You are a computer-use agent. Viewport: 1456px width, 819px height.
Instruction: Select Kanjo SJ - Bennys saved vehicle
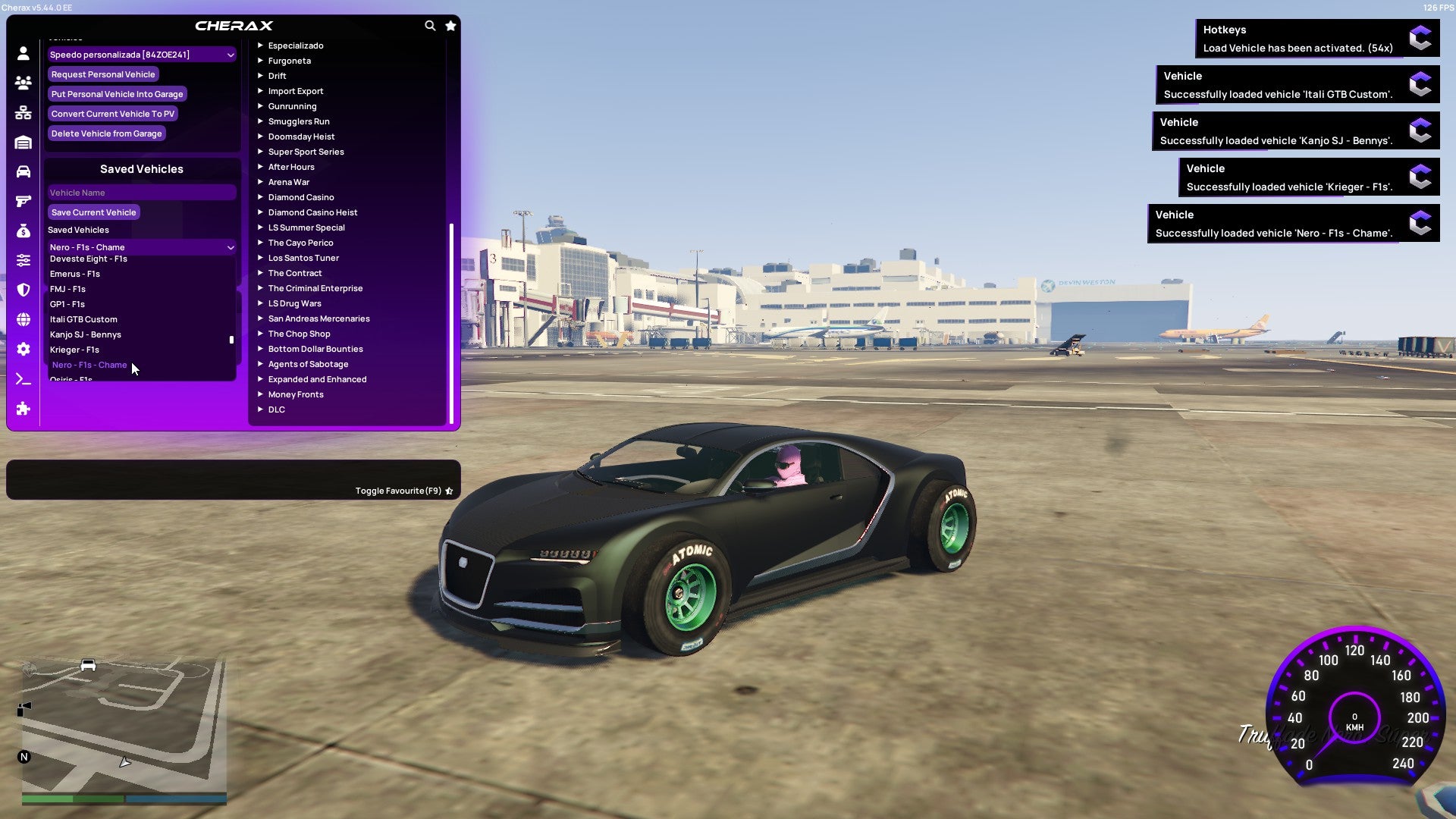coord(86,334)
